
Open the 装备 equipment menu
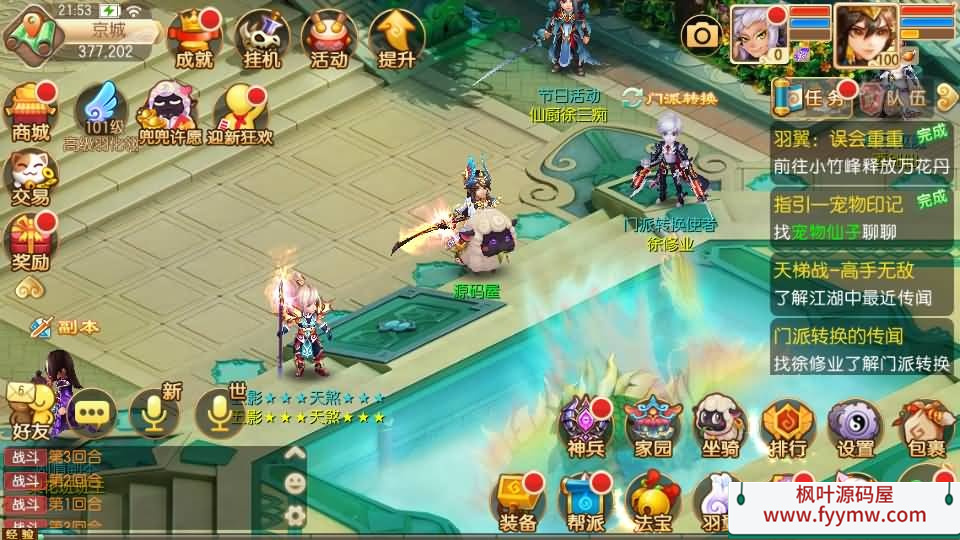(518, 501)
